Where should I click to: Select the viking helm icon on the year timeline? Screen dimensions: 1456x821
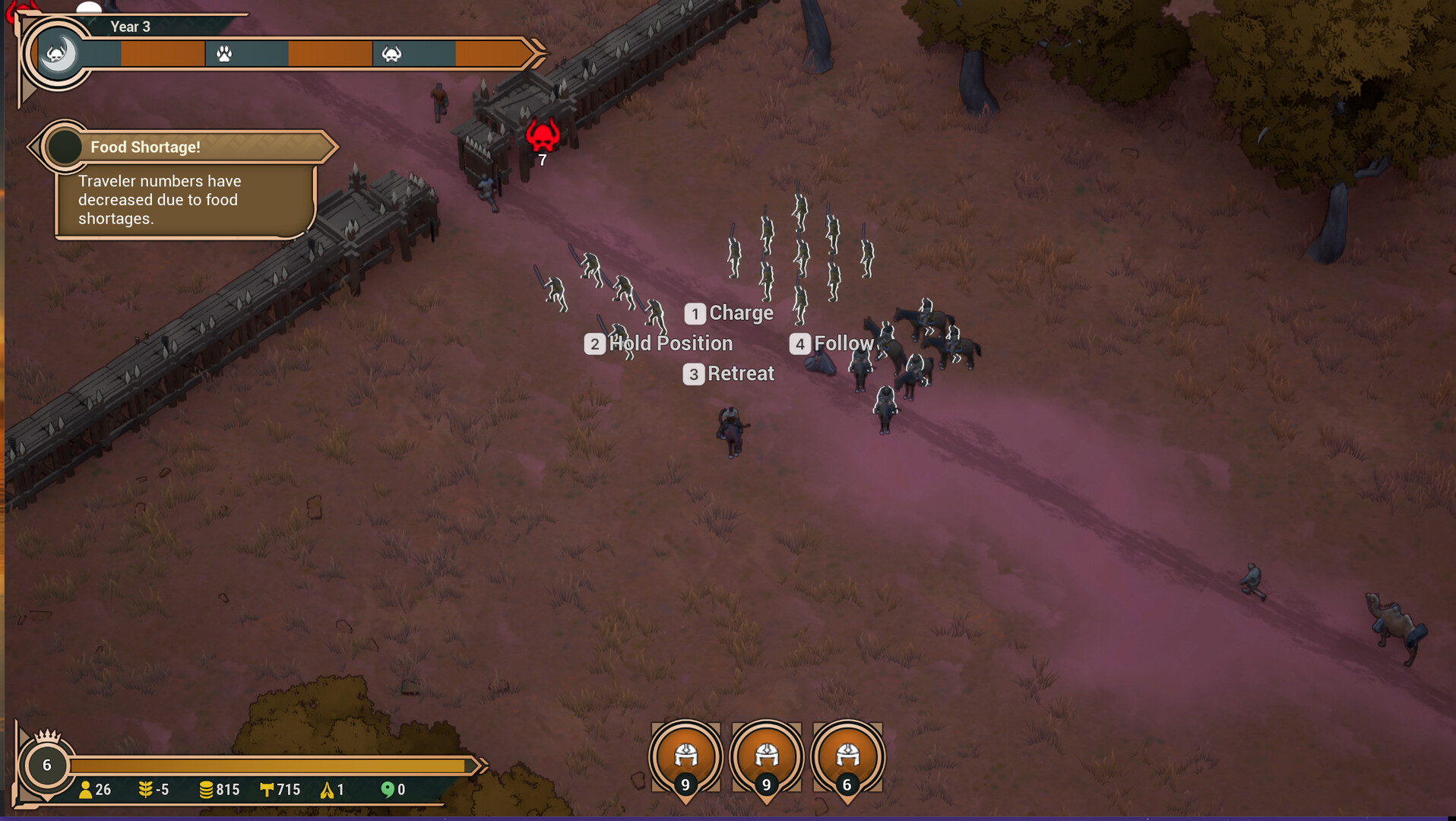392,55
